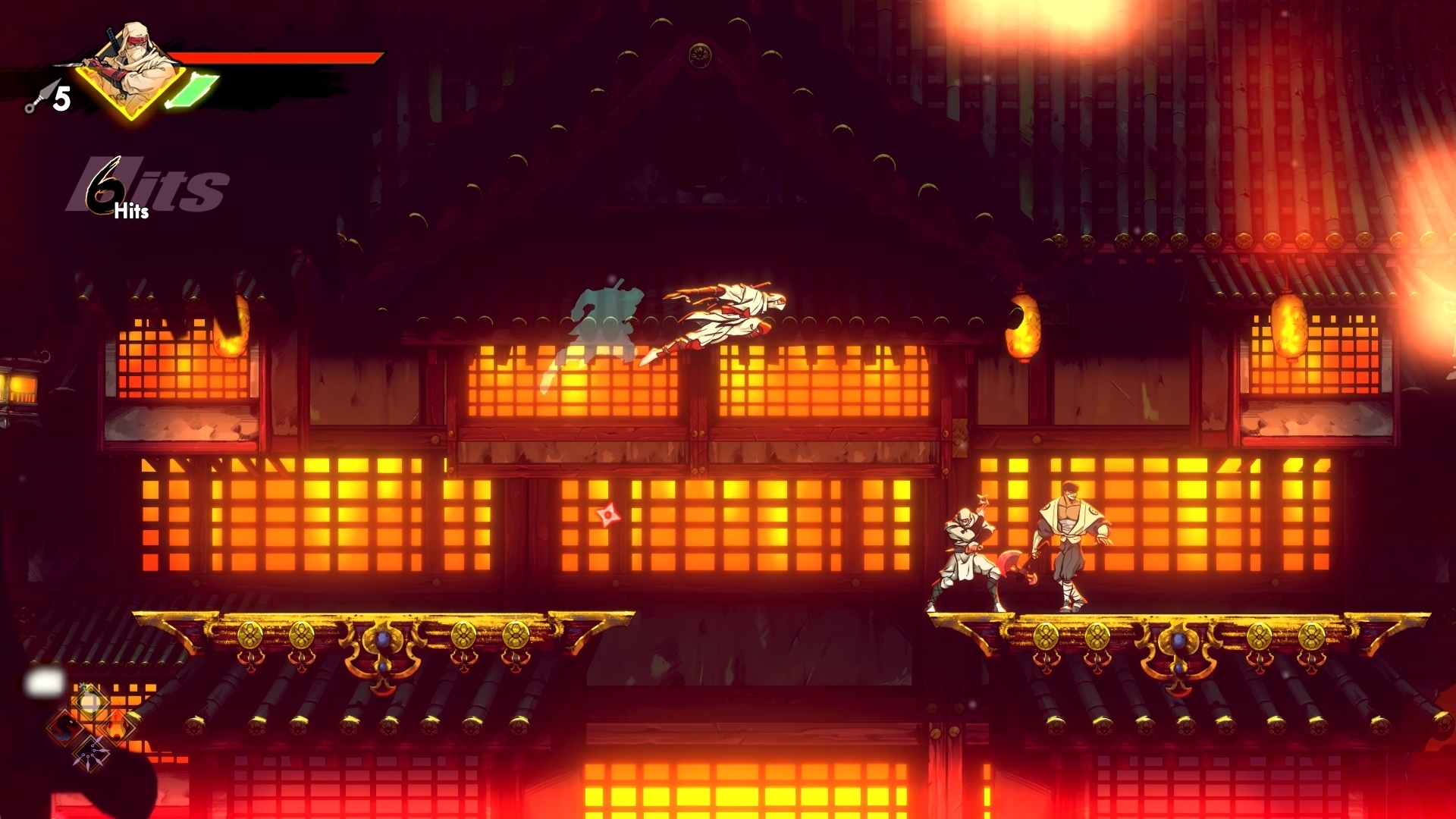
Task: Select the serpent ability diamond icon
Action: 64,727
